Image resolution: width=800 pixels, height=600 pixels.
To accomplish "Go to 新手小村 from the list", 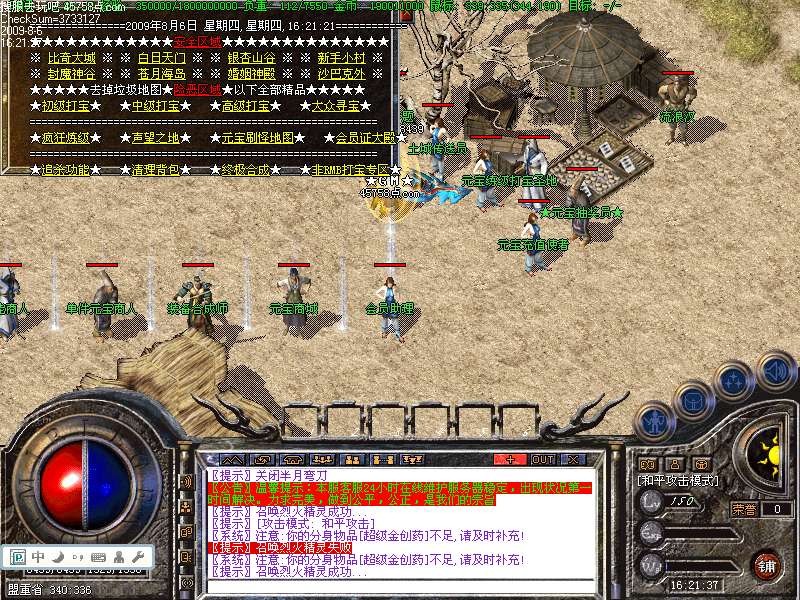I will pyautogui.click(x=341, y=58).
